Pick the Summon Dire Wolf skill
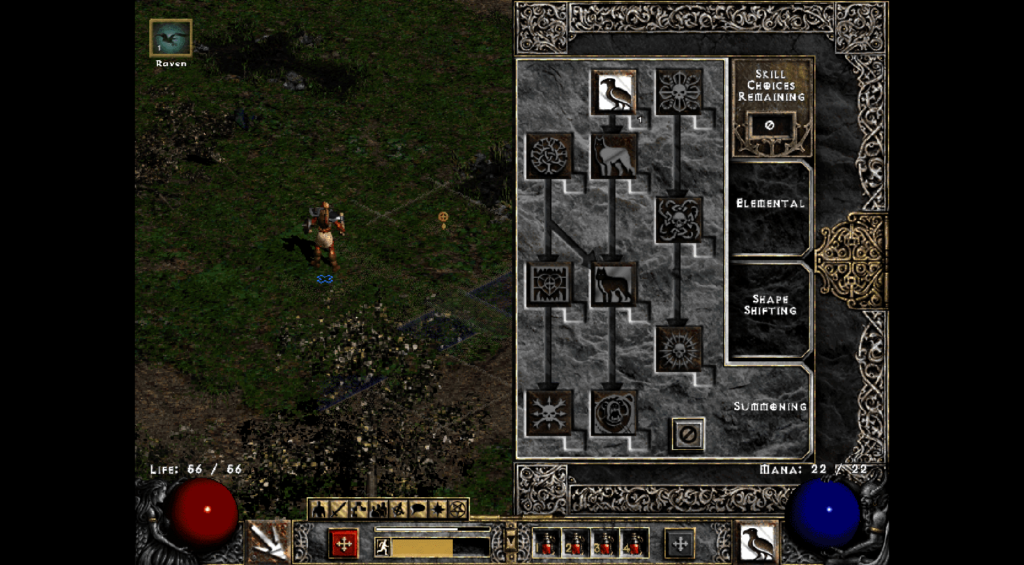The width and height of the screenshot is (1024, 565). [613, 284]
